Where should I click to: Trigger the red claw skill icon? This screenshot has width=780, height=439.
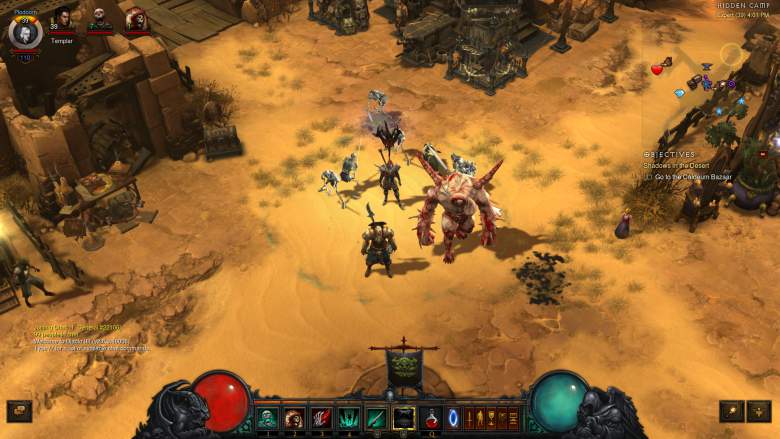322,418
